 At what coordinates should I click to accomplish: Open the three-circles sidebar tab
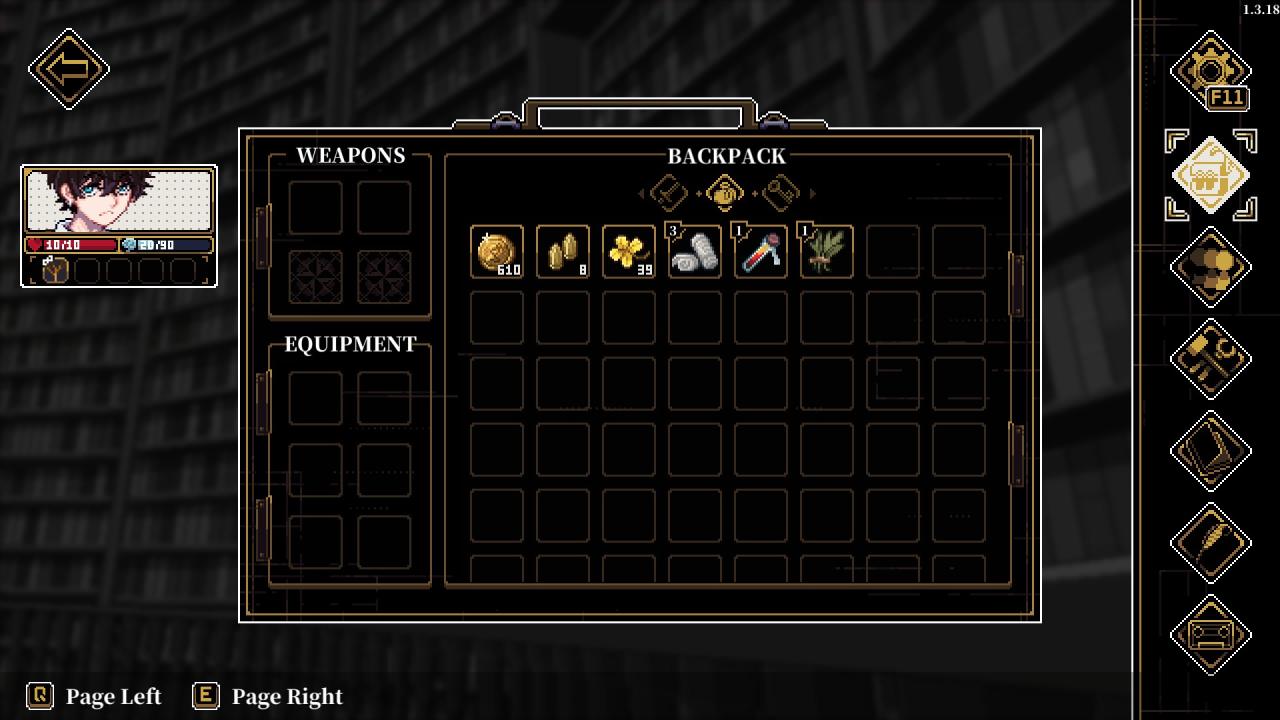tap(1210, 267)
